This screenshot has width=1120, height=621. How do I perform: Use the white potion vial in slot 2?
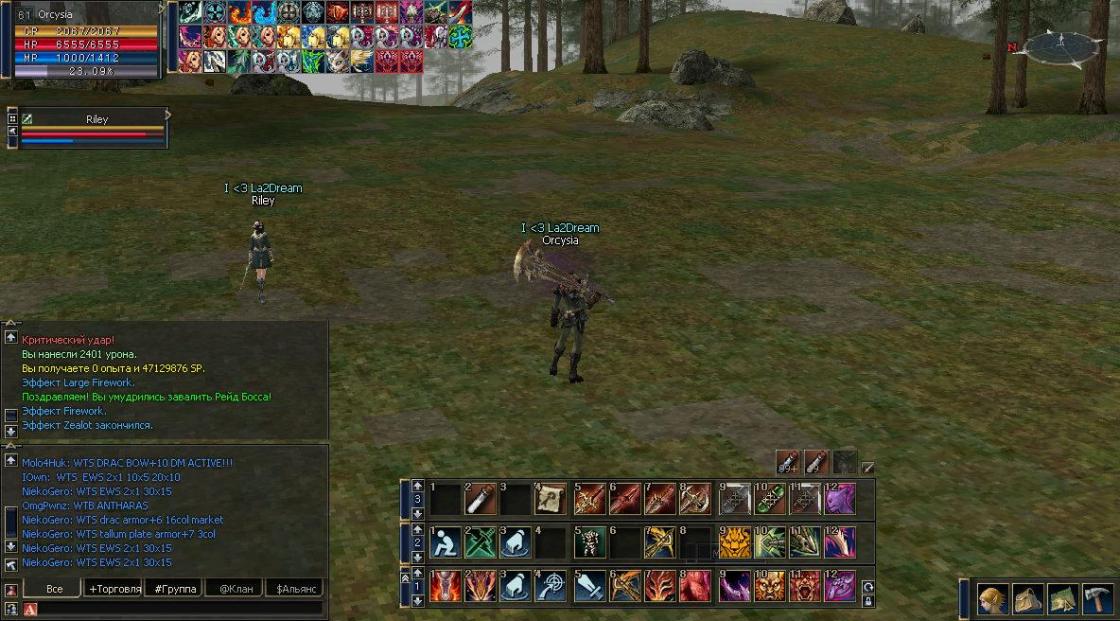[x=481, y=498]
